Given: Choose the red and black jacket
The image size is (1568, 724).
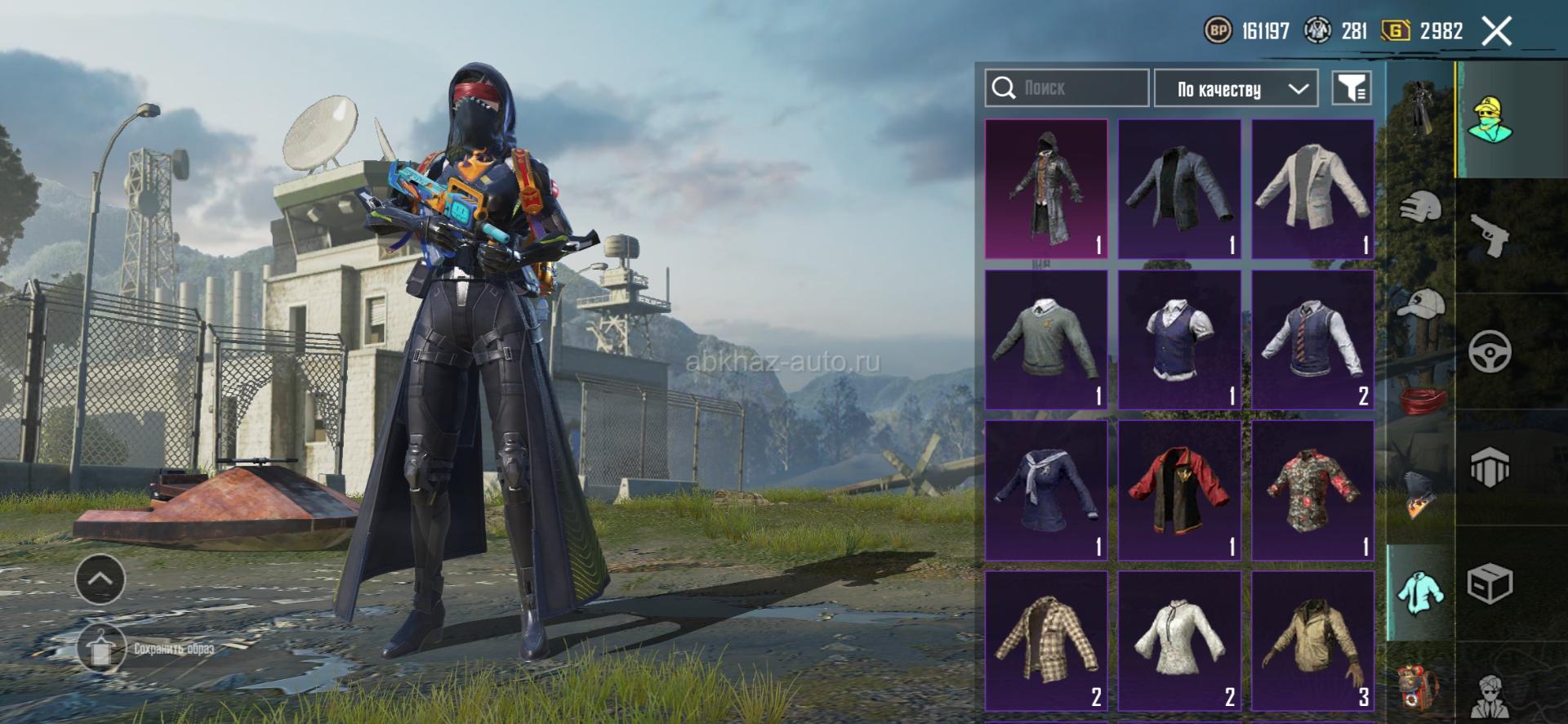Looking at the screenshot, I should pyautogui.click(x=1179, y=490).
